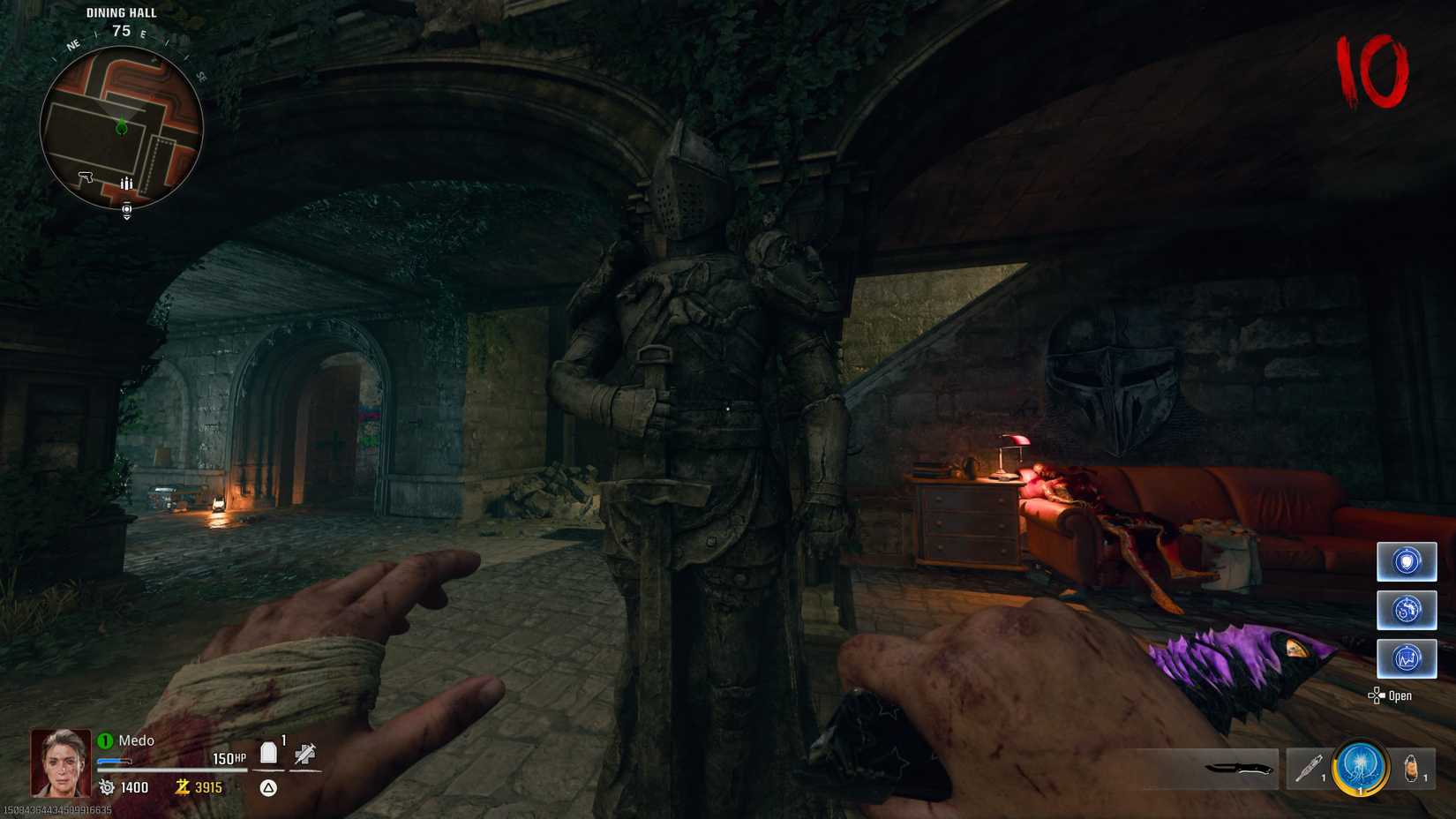1456x819 pixels.
Task: Click the player name Medo
Action: (134, 741)
